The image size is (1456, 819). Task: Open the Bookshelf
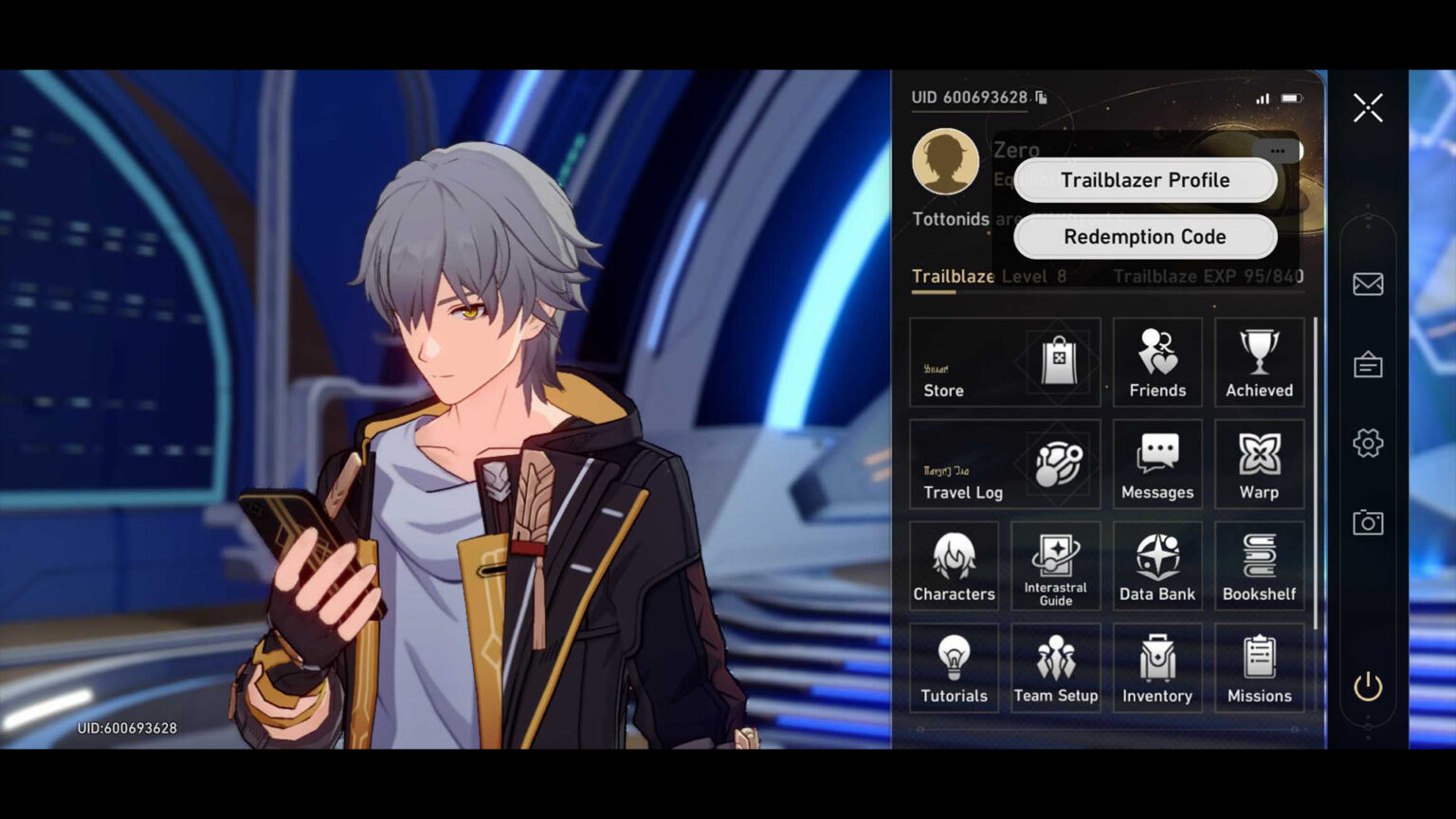(1259, 566)
